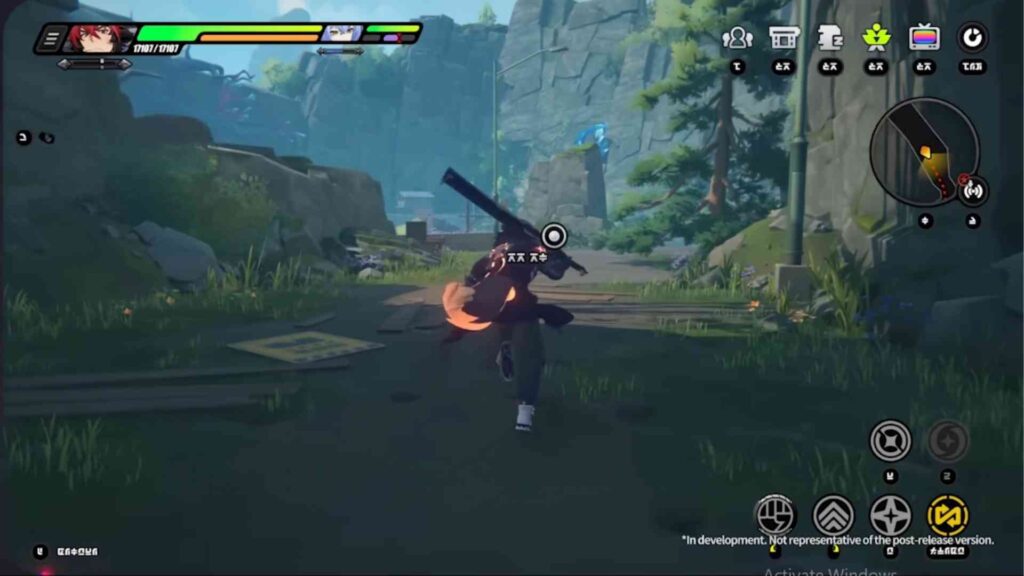Click the signal broadcast button by the minimap
Image resolution: width=1024 pixels, height=576 pixels.
(x=972, y=190)
